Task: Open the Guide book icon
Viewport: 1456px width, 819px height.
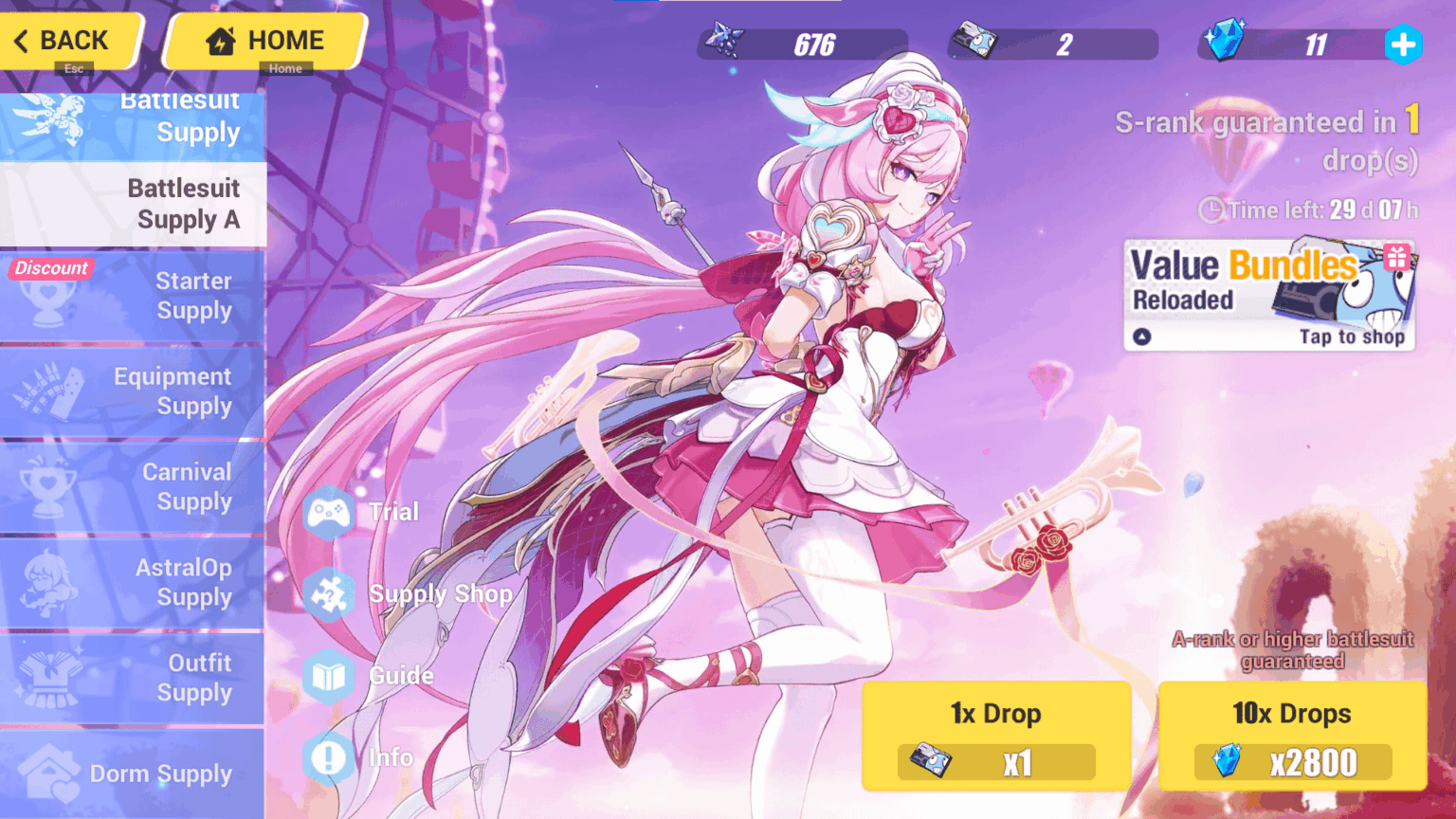Action: [329, 676]
